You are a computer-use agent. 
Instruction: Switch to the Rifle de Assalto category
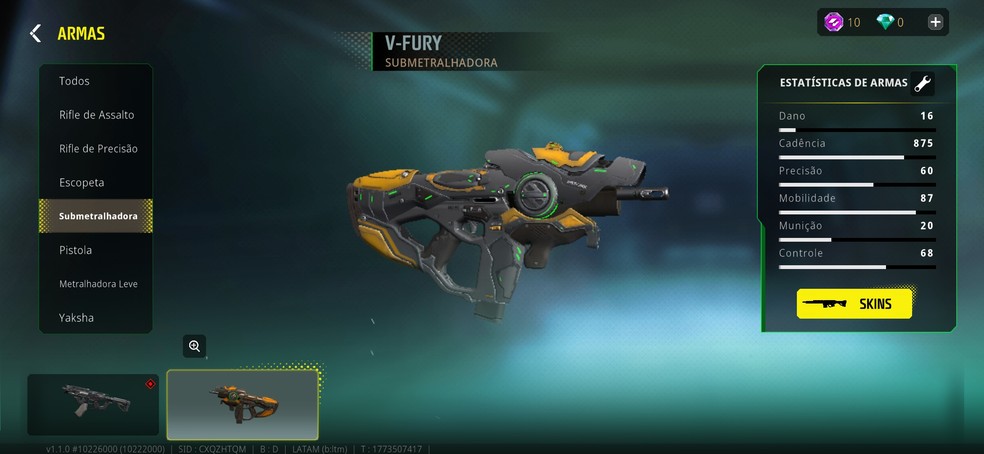click(x=96, y=115)
